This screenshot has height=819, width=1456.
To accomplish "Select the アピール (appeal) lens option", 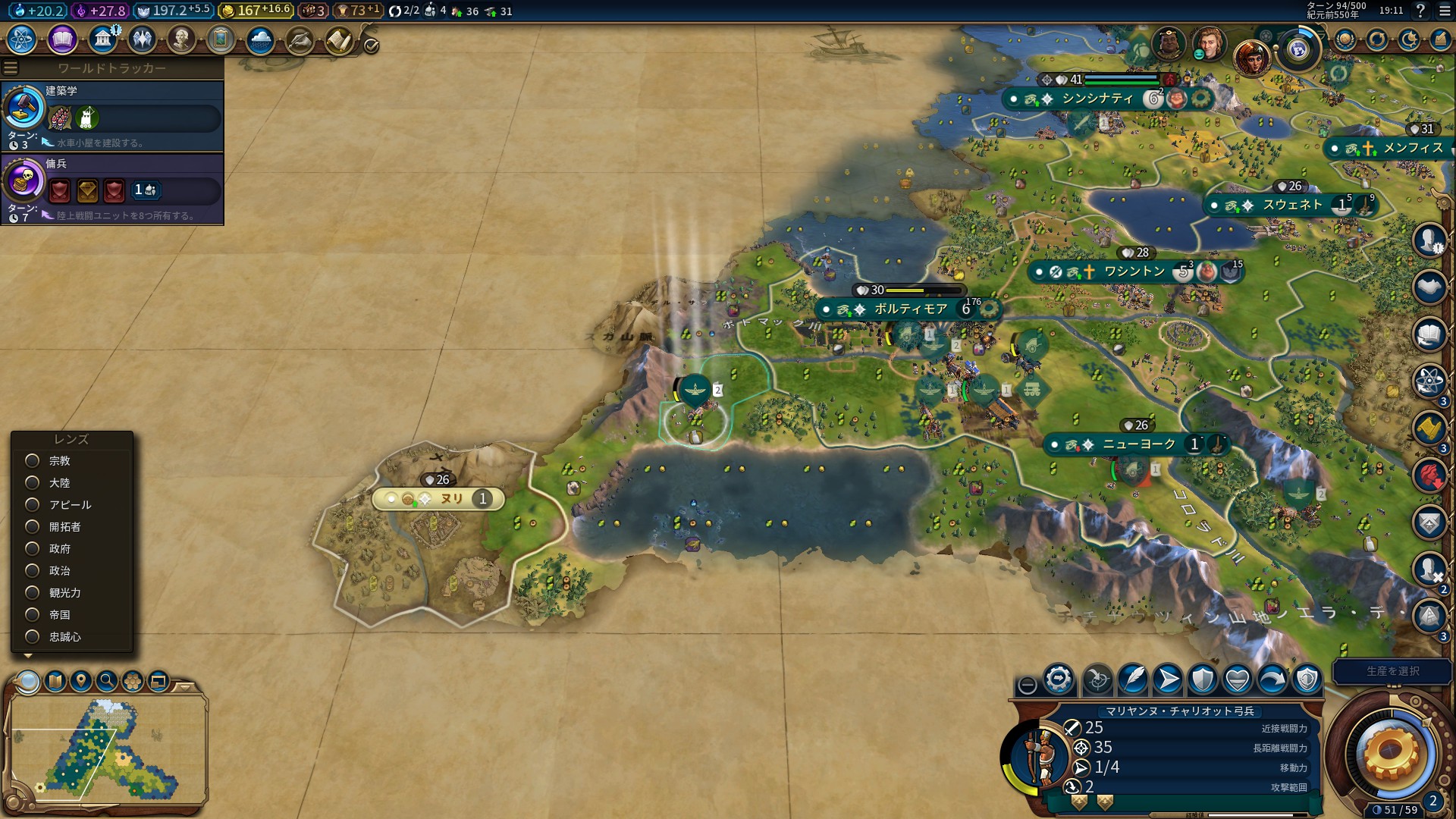I will [33, 505].
